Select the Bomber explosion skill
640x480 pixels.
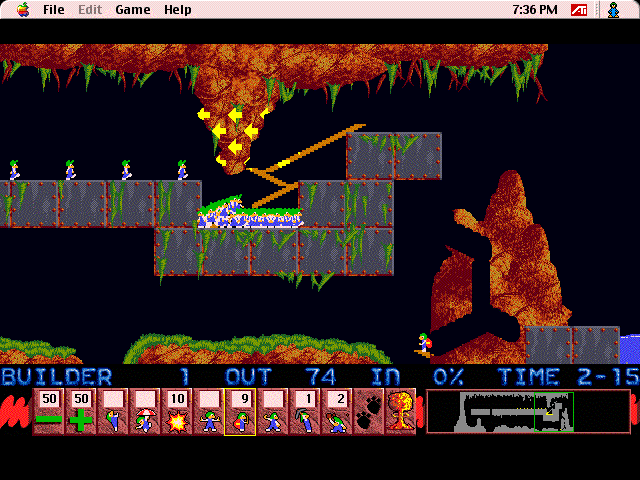click(x=176, y=412)
